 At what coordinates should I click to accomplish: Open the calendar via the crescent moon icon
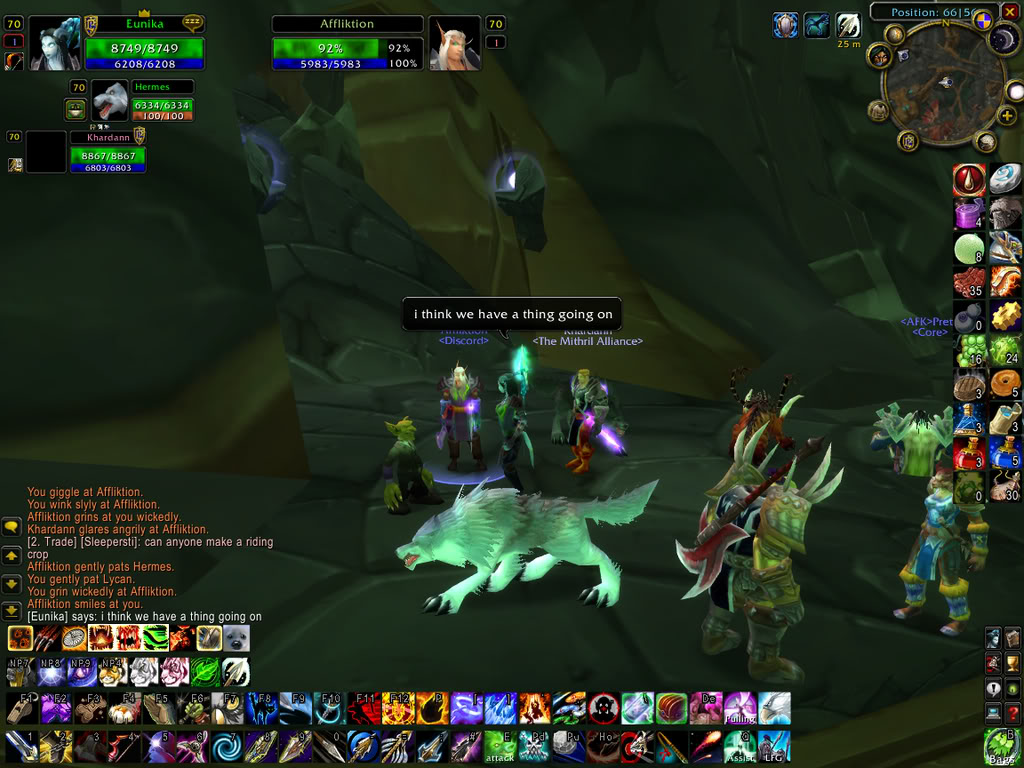[x=1004, y=39]
